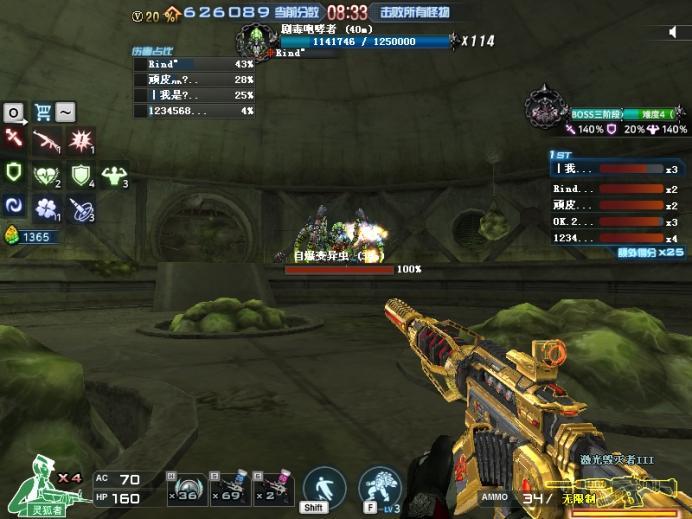Select the red sword upgrade icon
Screen dimensions: 692x519
pyautogui.click(x=14, y=138)
